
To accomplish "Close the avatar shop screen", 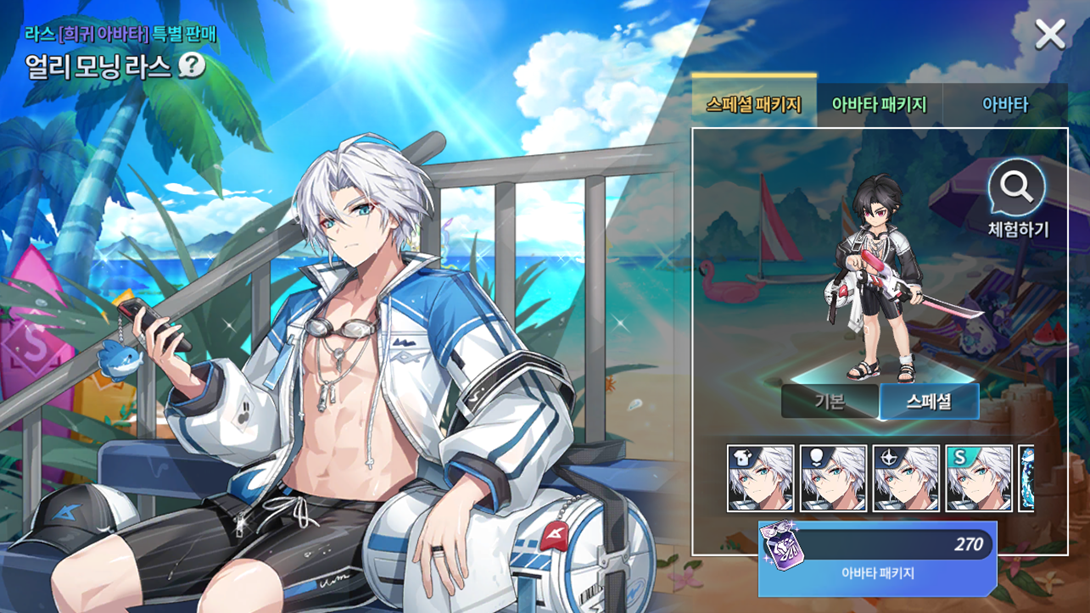I will [1050, 35].
